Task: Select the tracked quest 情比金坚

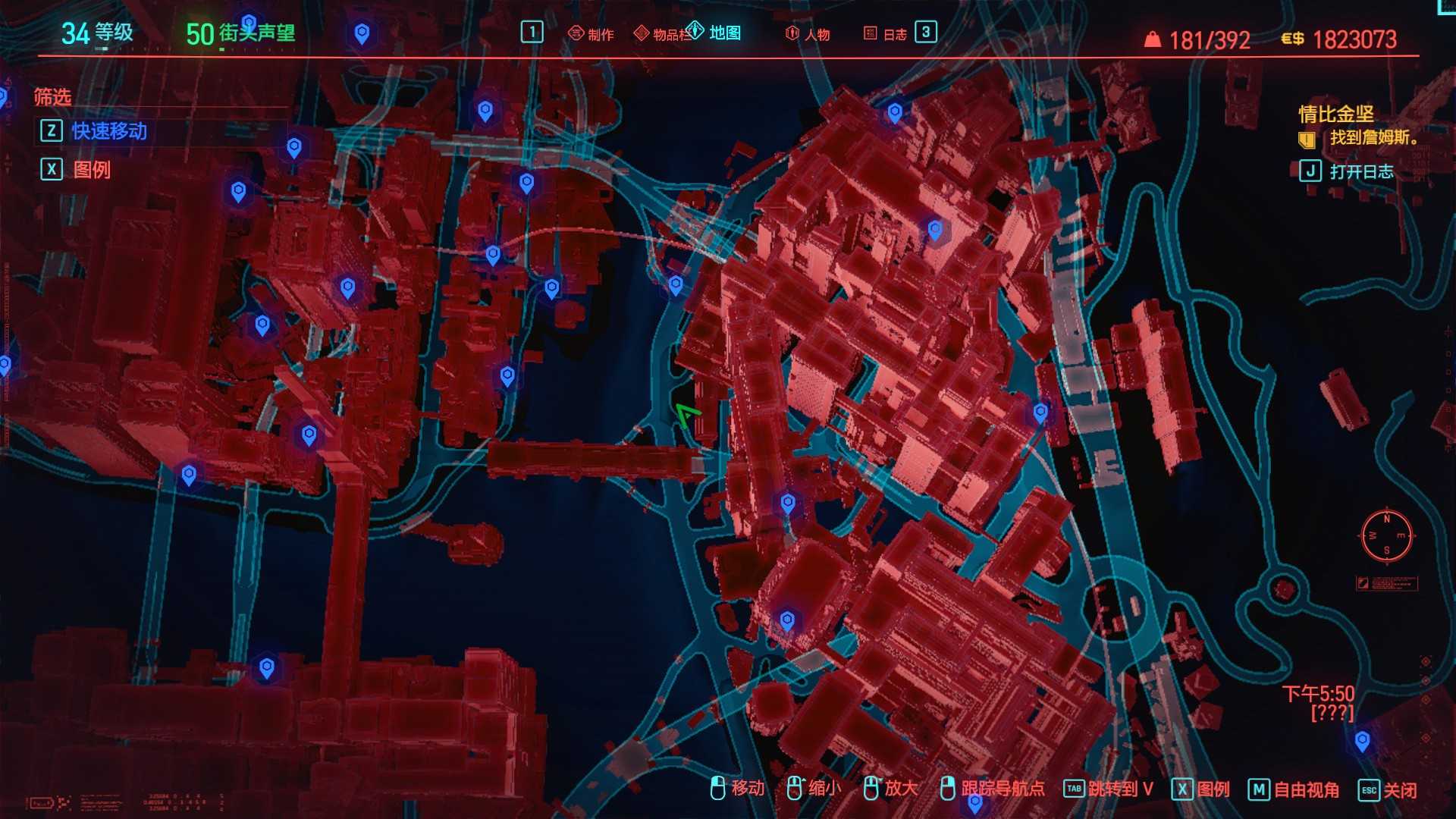Action: click(1335, 115)
